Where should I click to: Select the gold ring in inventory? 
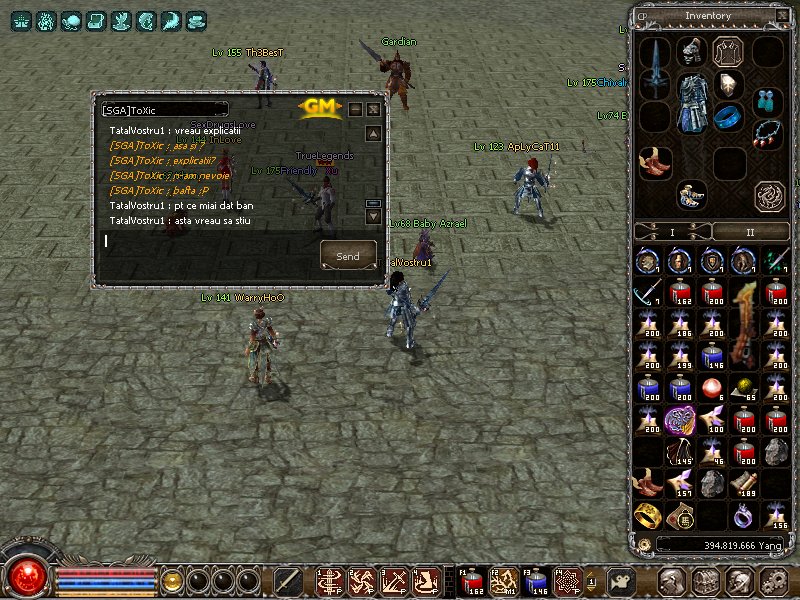coord(646,515)
